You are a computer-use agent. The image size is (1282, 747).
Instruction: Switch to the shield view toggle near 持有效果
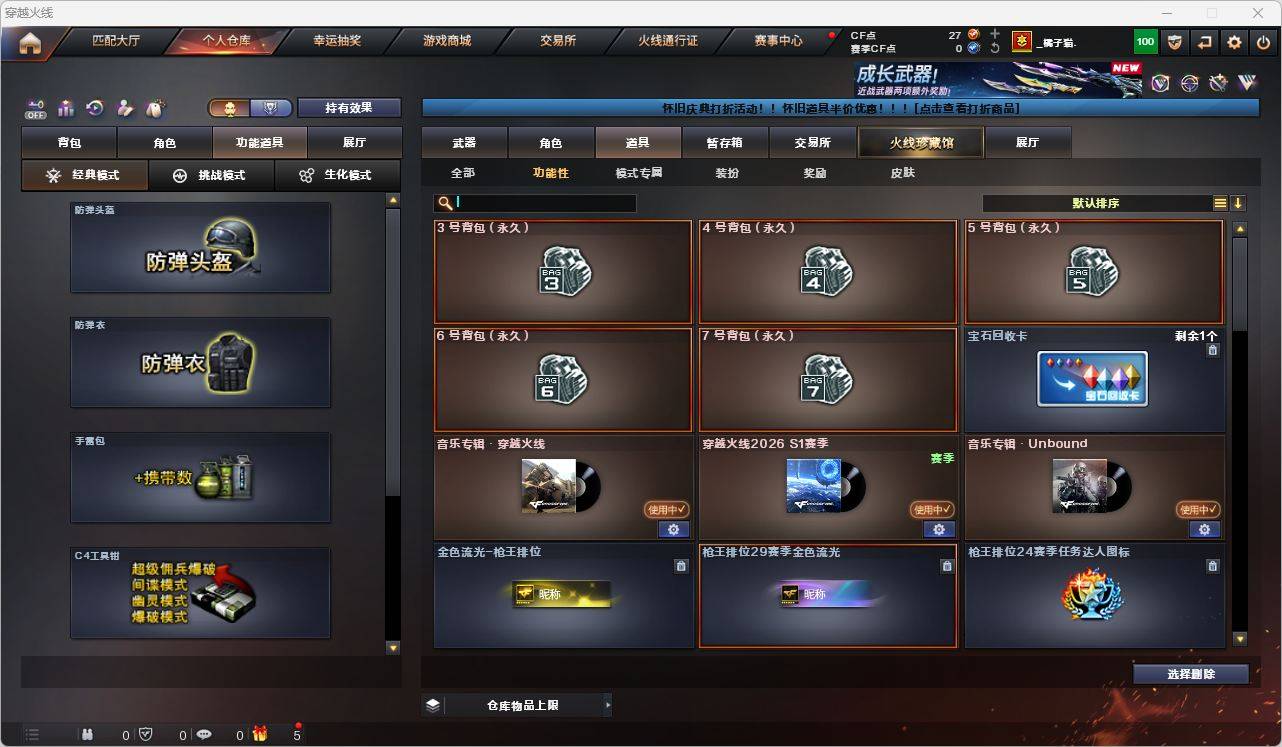click(271, 107)
